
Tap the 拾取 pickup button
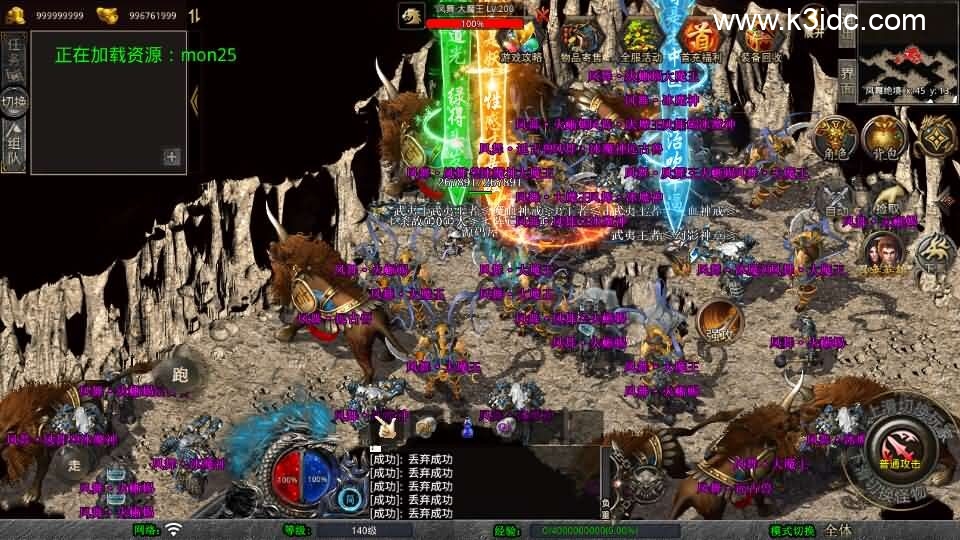[885, 201]
